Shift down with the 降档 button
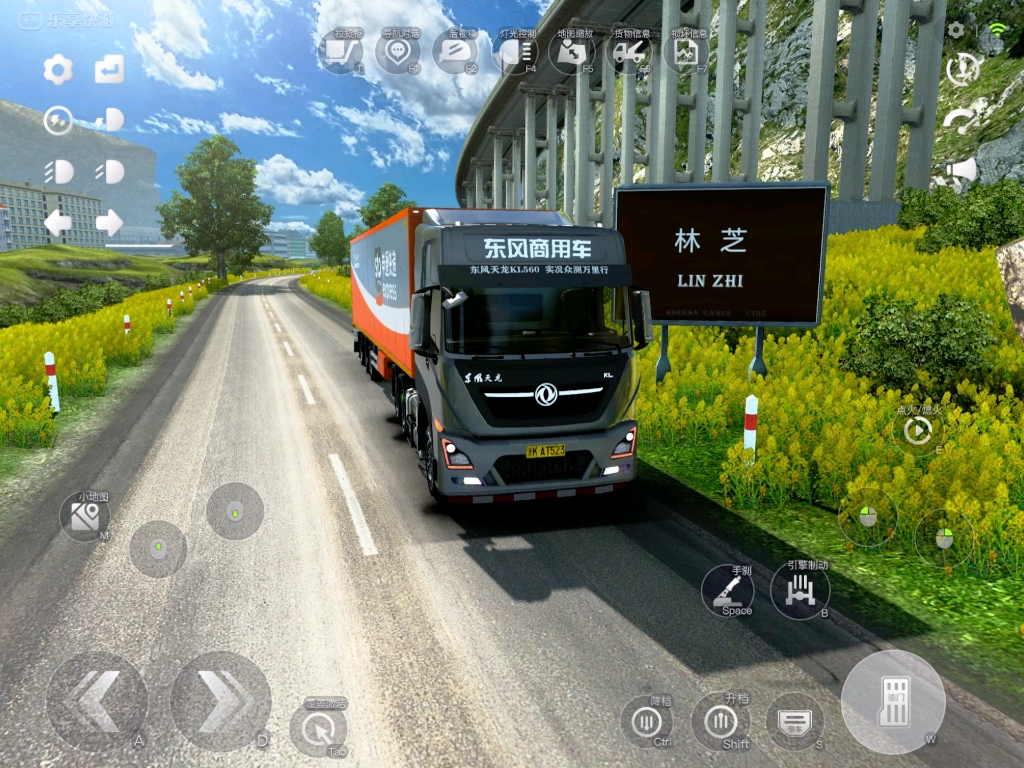The image size is (1024, 768). (x=646, y=721)
